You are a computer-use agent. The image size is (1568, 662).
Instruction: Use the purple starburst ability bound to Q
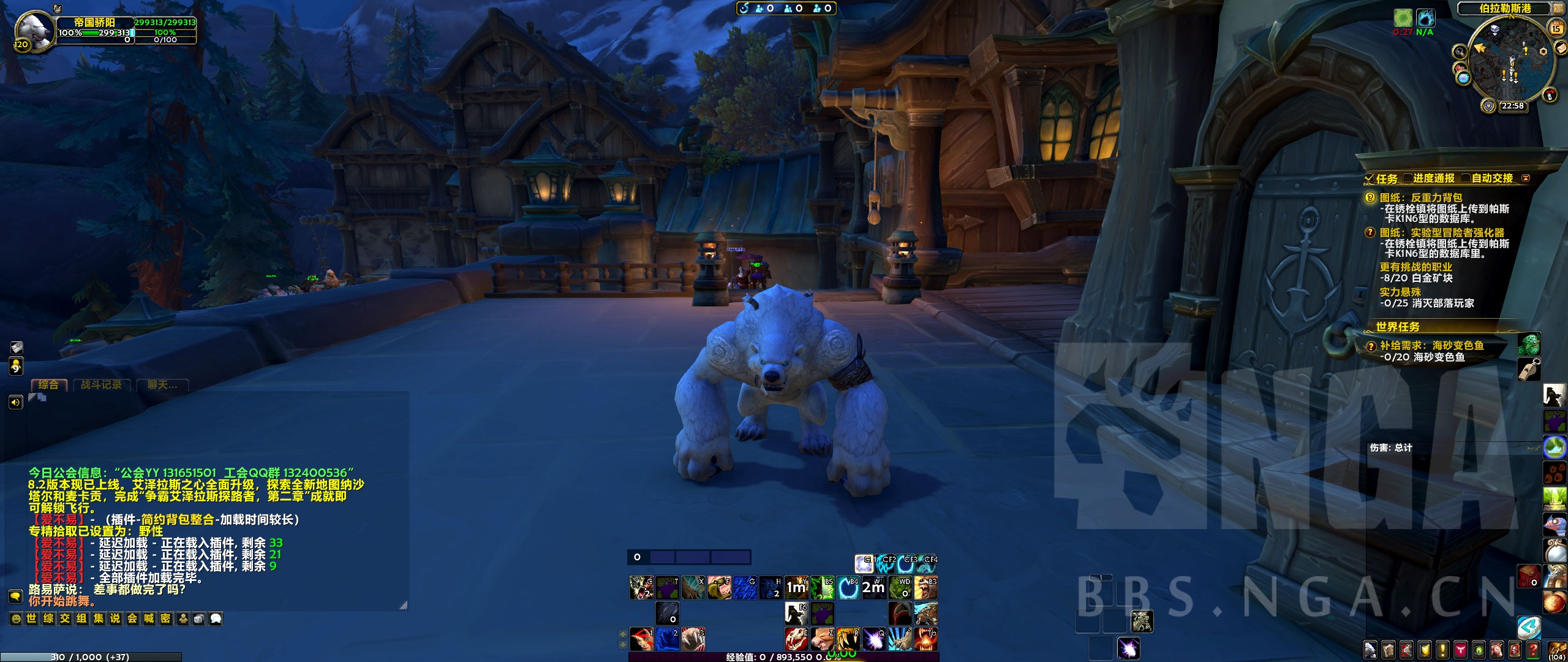point(874,639)
